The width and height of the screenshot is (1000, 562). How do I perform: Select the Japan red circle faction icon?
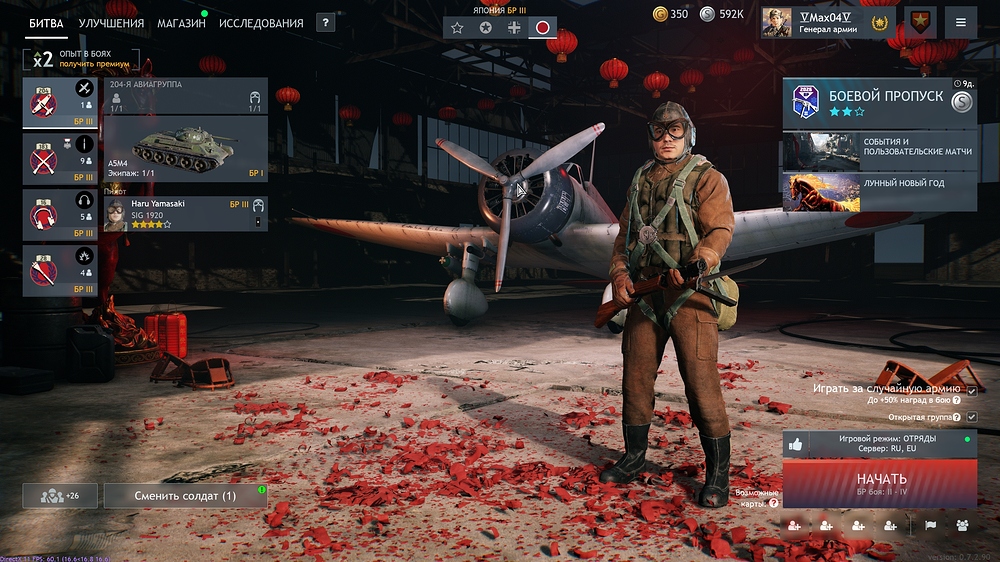point(542,28)
